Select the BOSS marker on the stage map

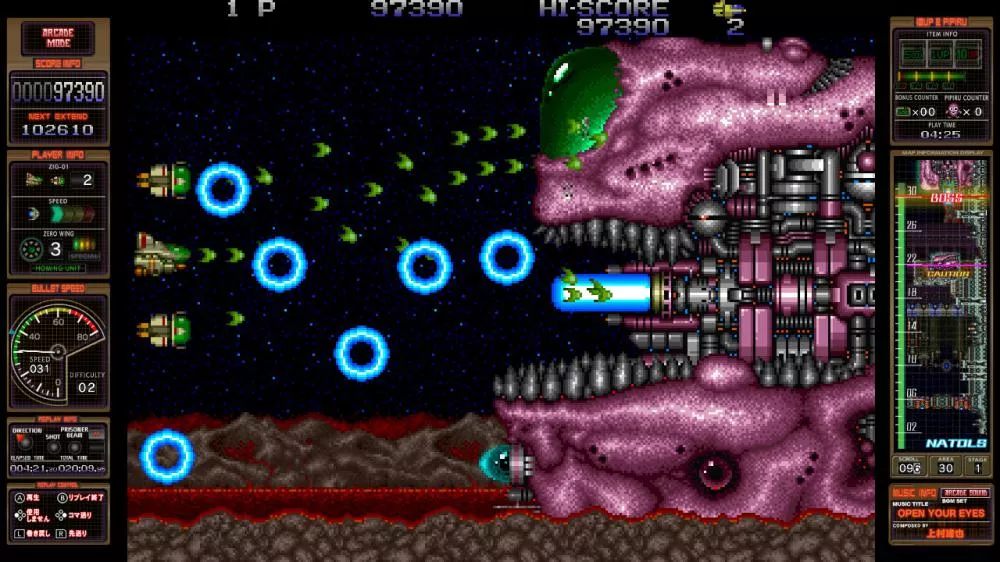pos(945,199)
